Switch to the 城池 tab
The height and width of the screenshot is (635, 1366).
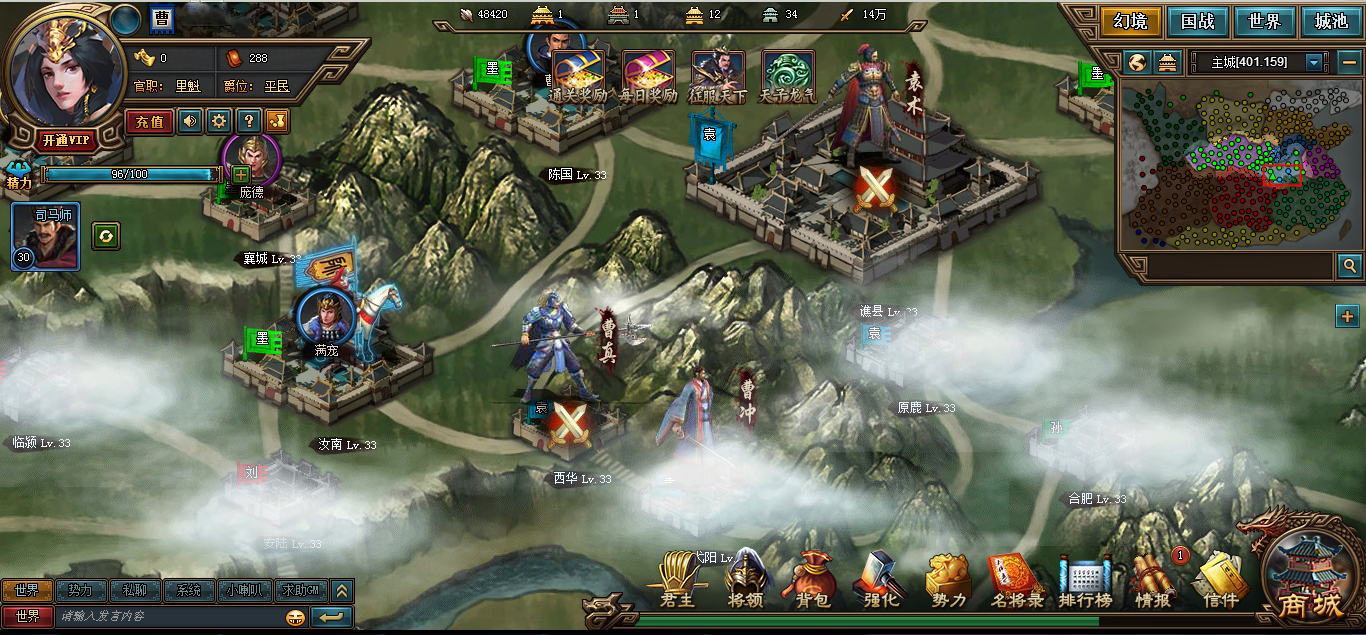pos(1330,21)
